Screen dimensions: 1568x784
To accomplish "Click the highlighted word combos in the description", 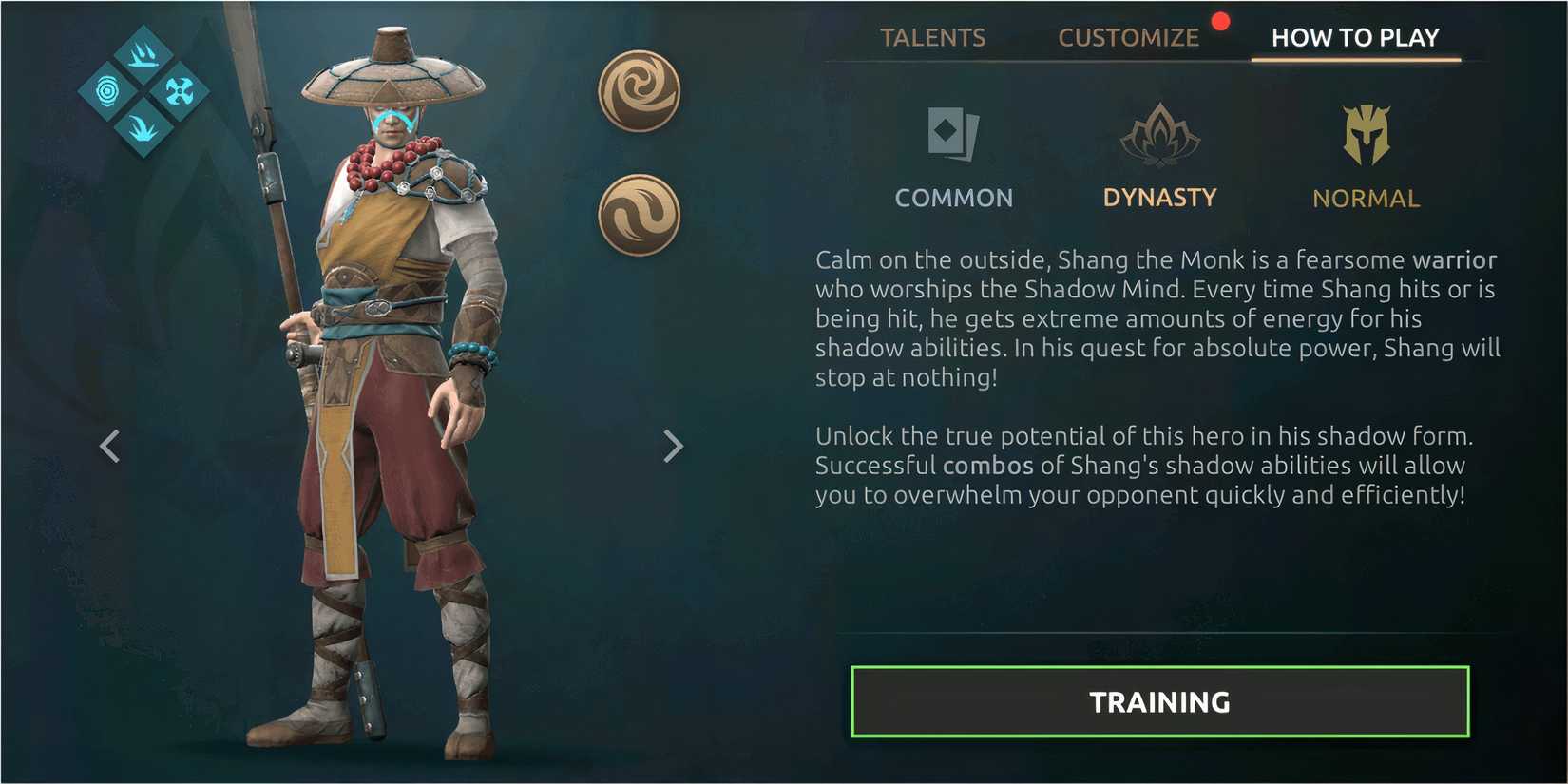I will point(989,466).
